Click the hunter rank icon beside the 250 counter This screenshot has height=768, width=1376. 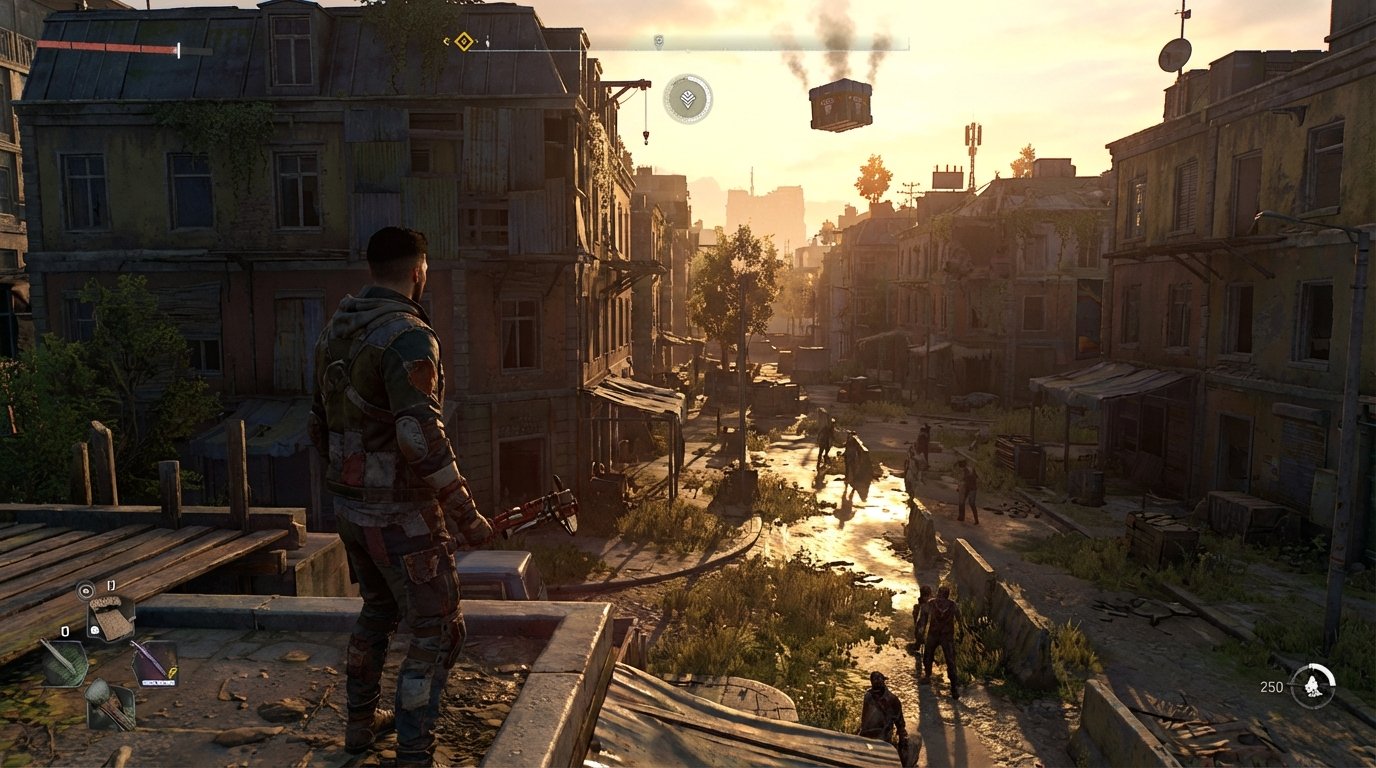tap(1312, 687)
